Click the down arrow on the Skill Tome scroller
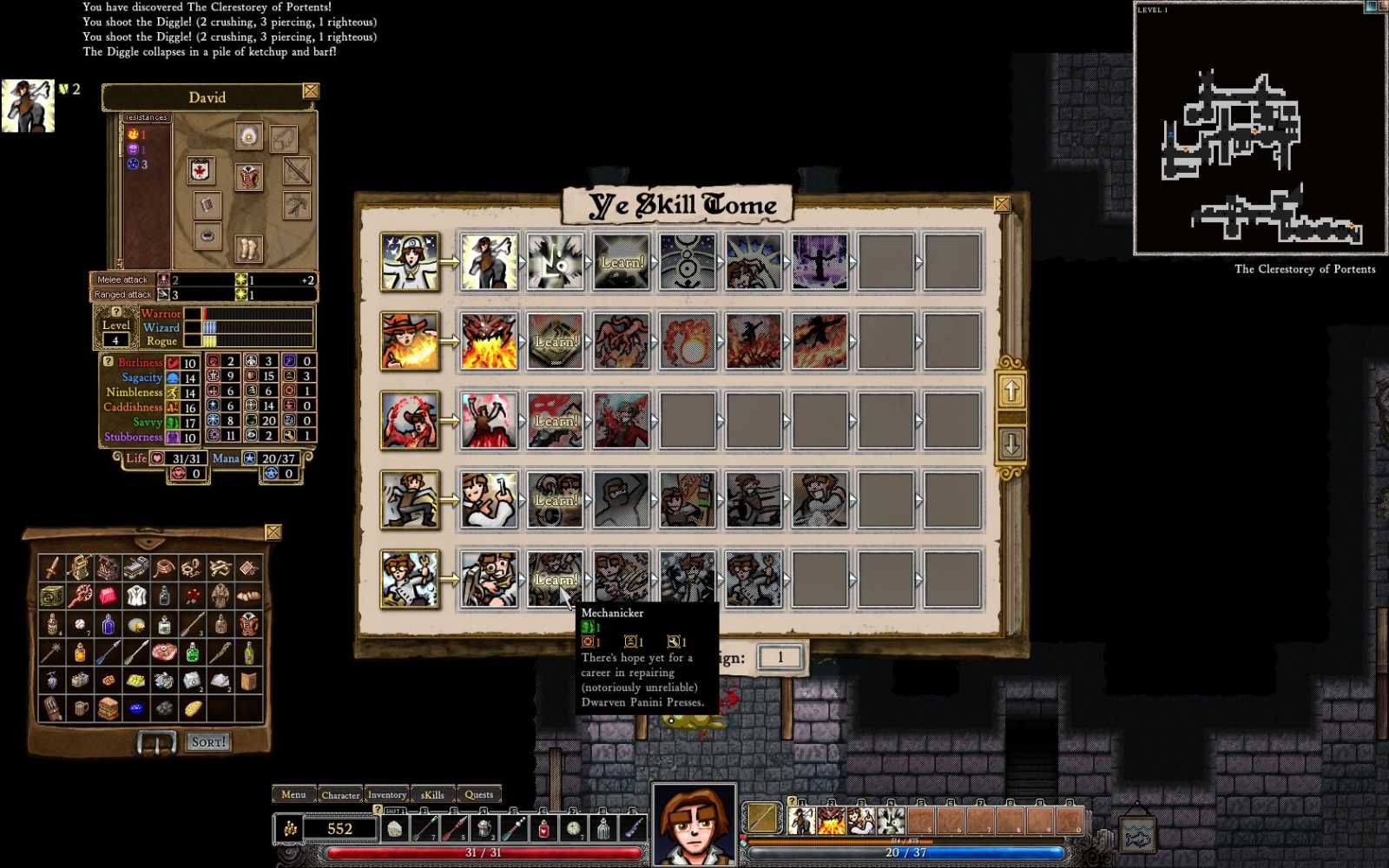The image size is (1389, 868). (x=1010, y=444)
